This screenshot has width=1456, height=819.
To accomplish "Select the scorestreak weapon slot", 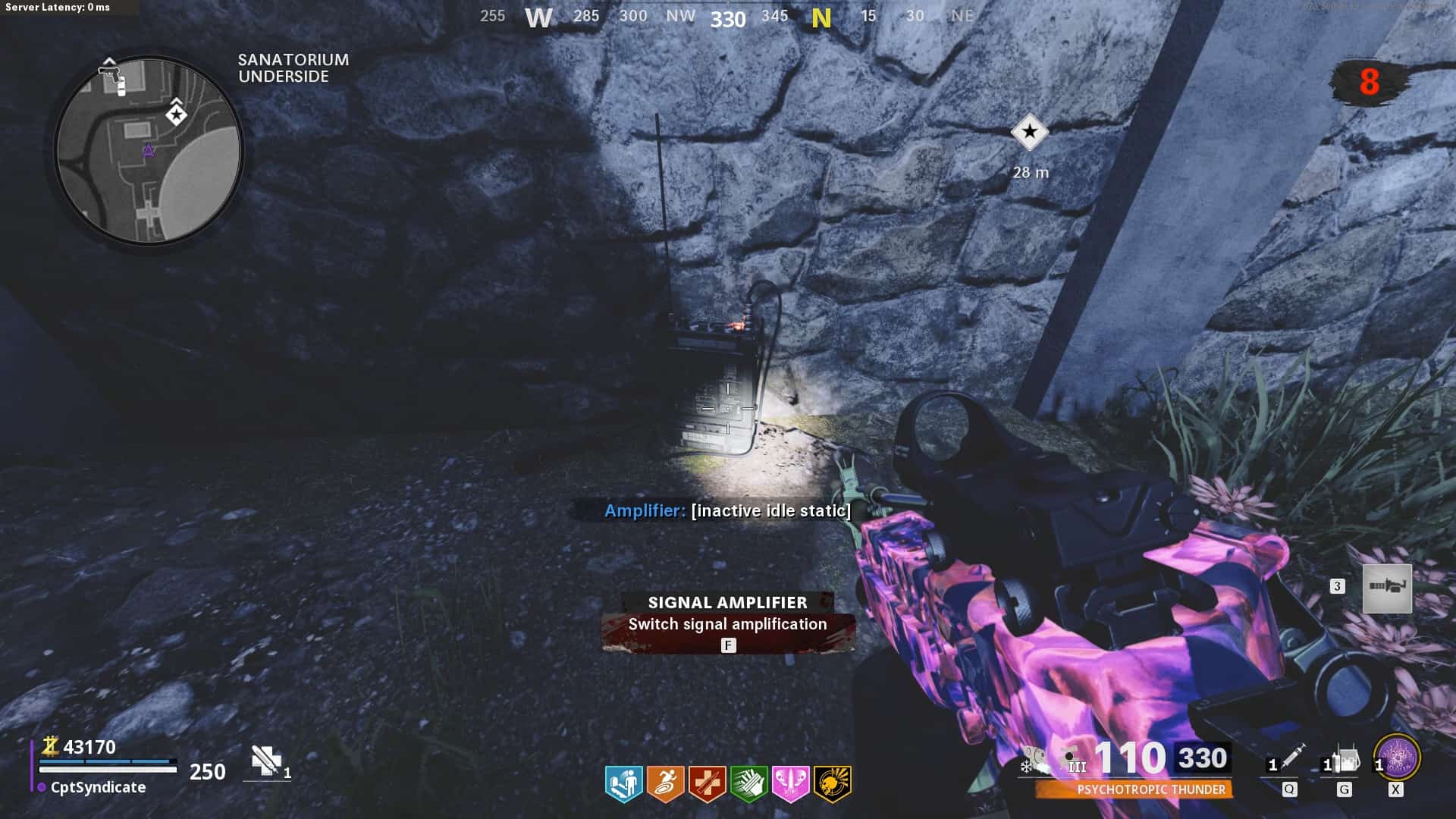I will tap(1387, 588).
